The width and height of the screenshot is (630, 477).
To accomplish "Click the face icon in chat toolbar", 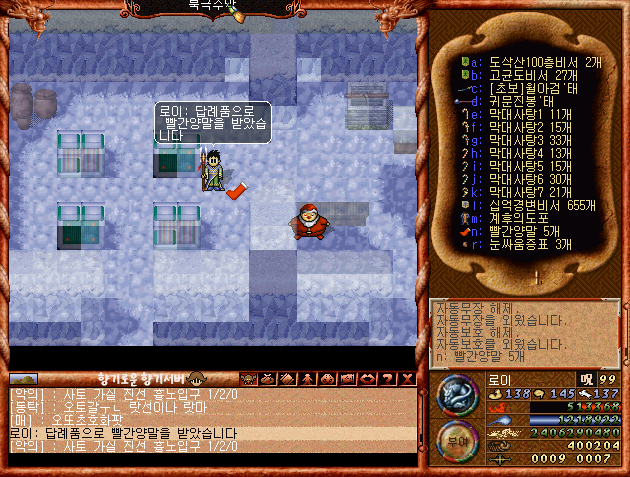I will point(248,378).
